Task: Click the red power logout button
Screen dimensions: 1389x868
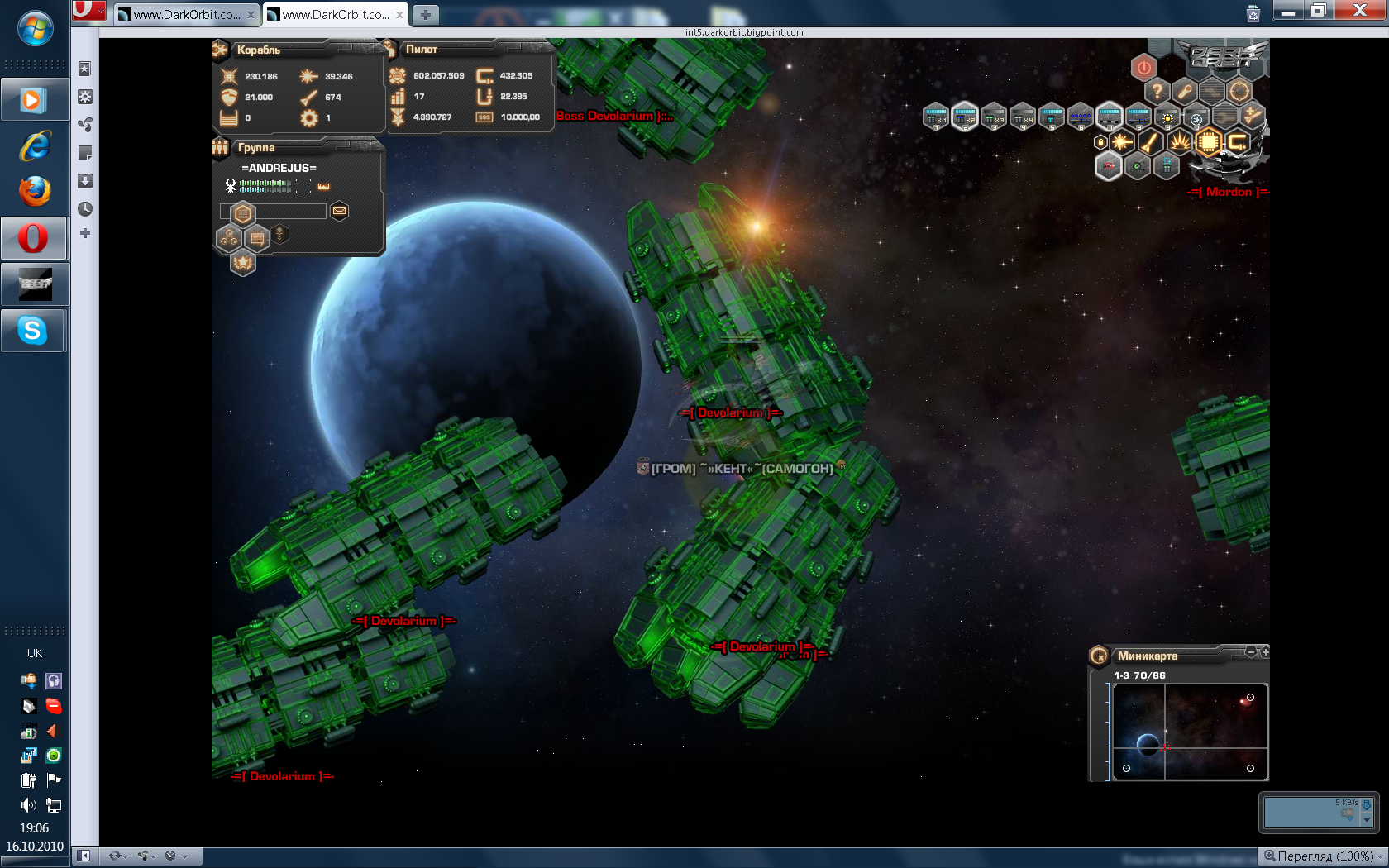Action: point(1143,67)
